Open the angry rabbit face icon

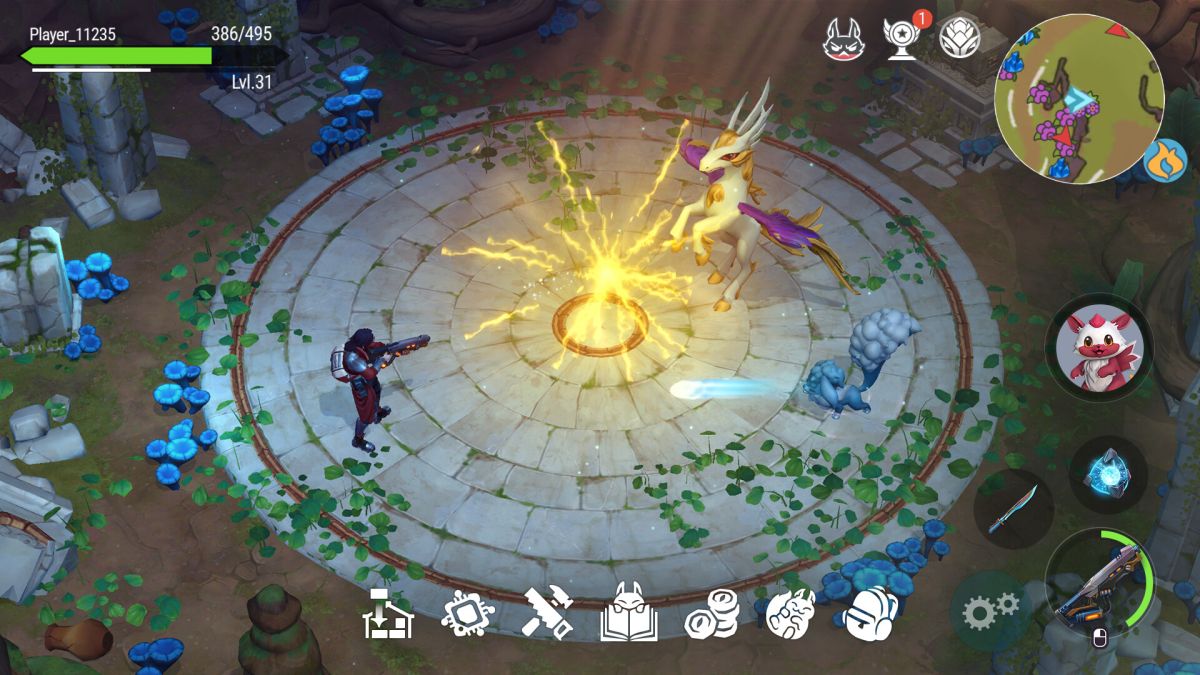[x=842, y=39]
